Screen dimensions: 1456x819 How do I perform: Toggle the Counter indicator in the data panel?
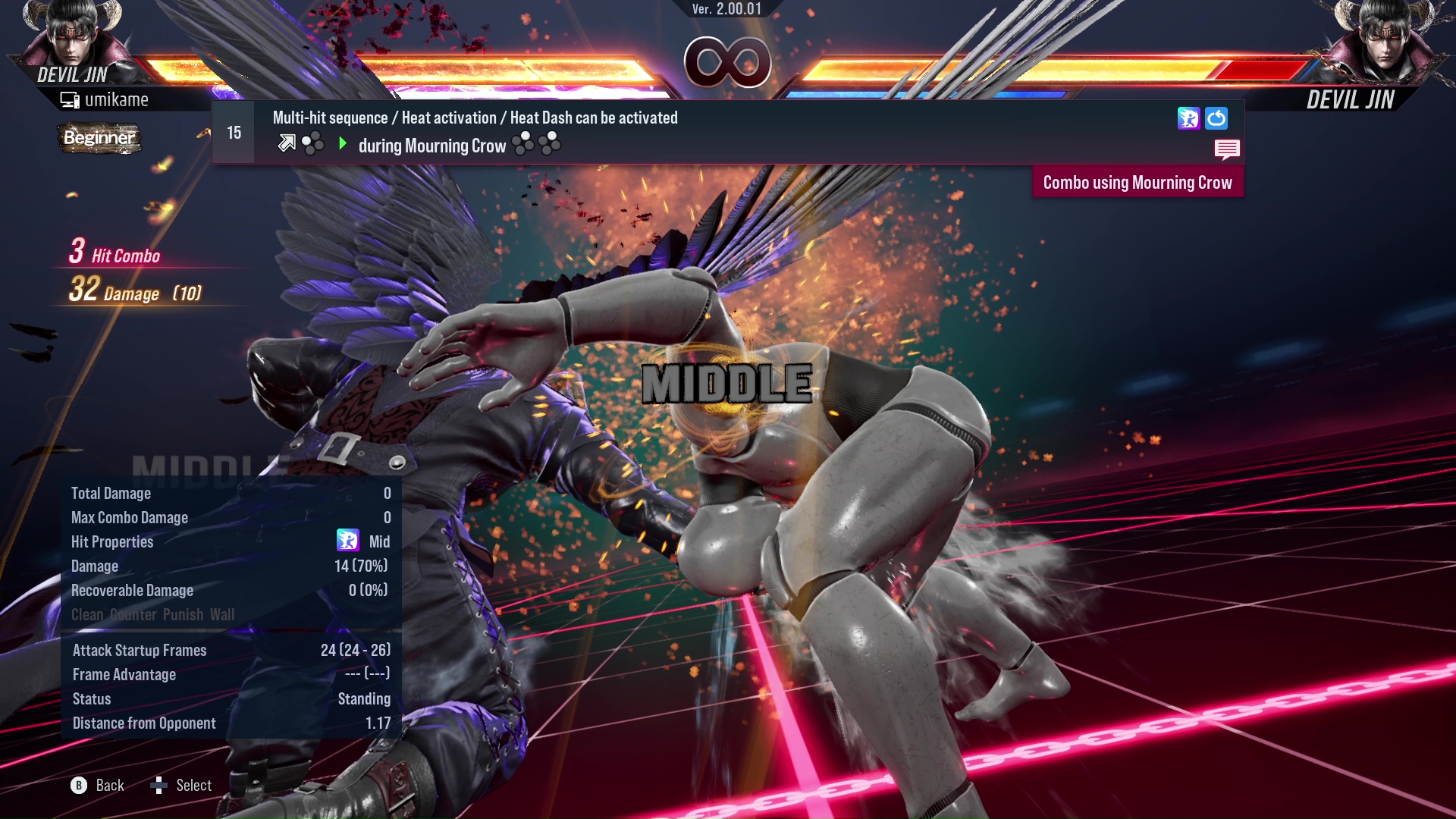click(133, 615)
